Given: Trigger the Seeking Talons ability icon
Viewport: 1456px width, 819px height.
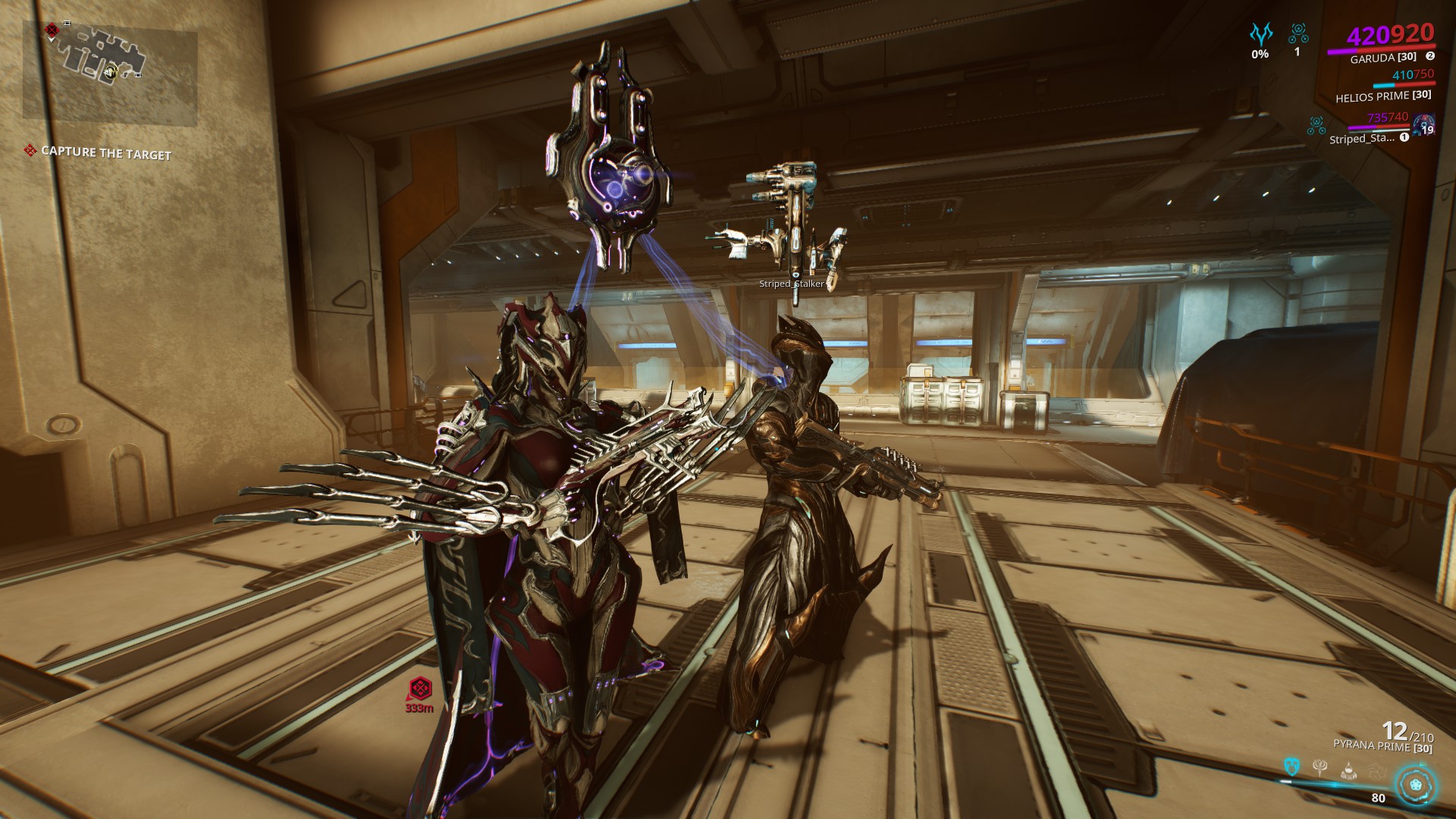Looking at the screenshot, I should pyautogui.click(x=1378, y=770).
